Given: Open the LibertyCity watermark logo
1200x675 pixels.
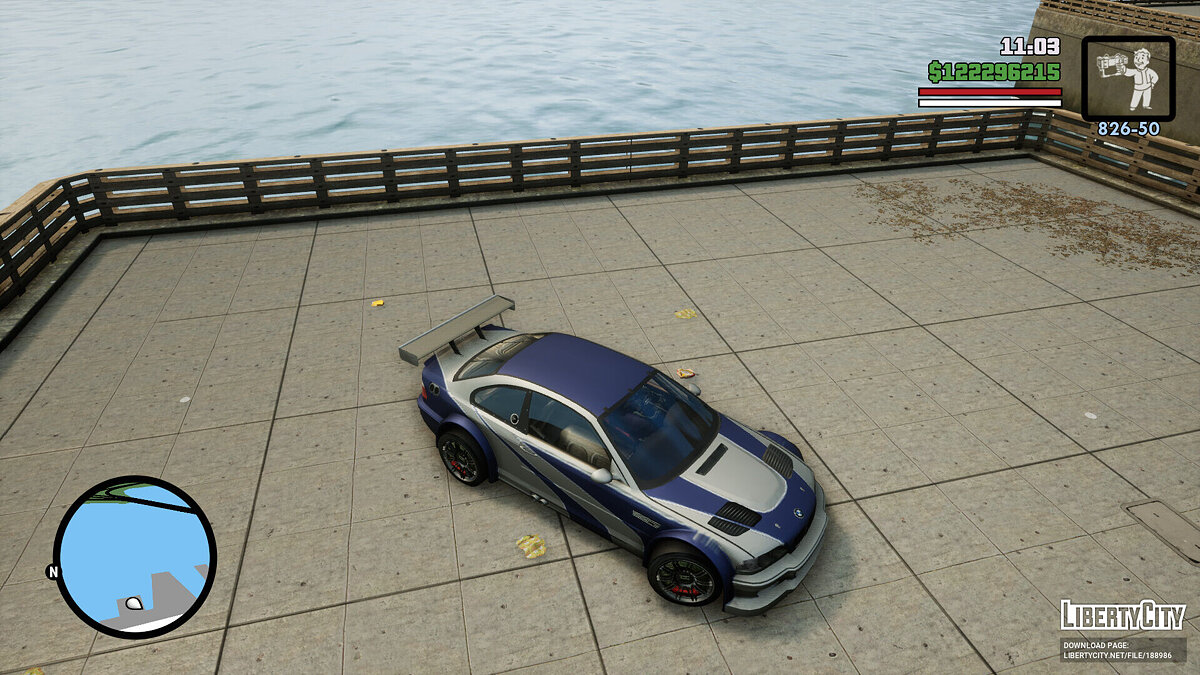Looking at the screenshot, I should tap(1122, 615).
